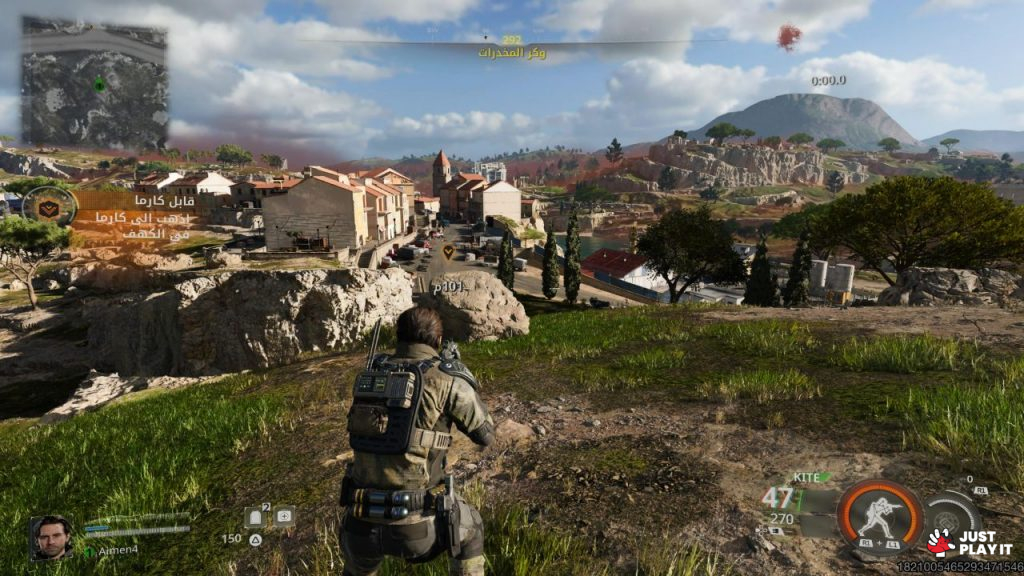1024x576 pixels.
Task: Click the Just Play It watermark logo
Action: click(970, 542)
